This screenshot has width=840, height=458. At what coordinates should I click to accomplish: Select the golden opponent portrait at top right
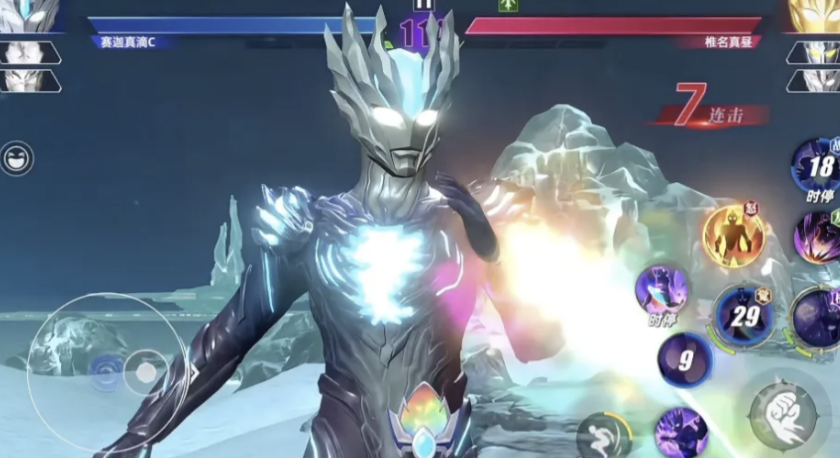tap(815, 14)
